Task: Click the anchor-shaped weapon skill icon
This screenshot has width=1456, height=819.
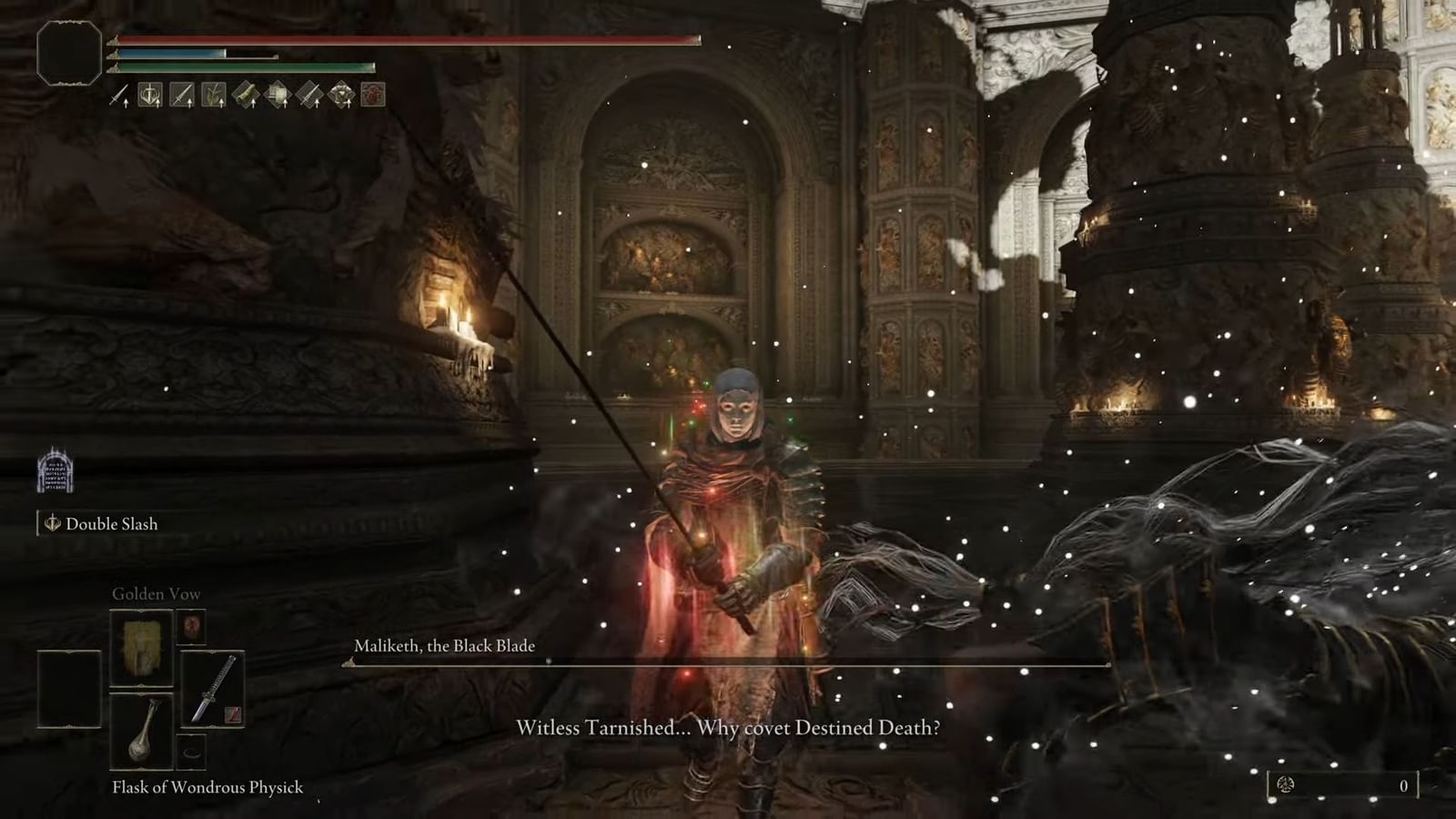Action: 148,96
